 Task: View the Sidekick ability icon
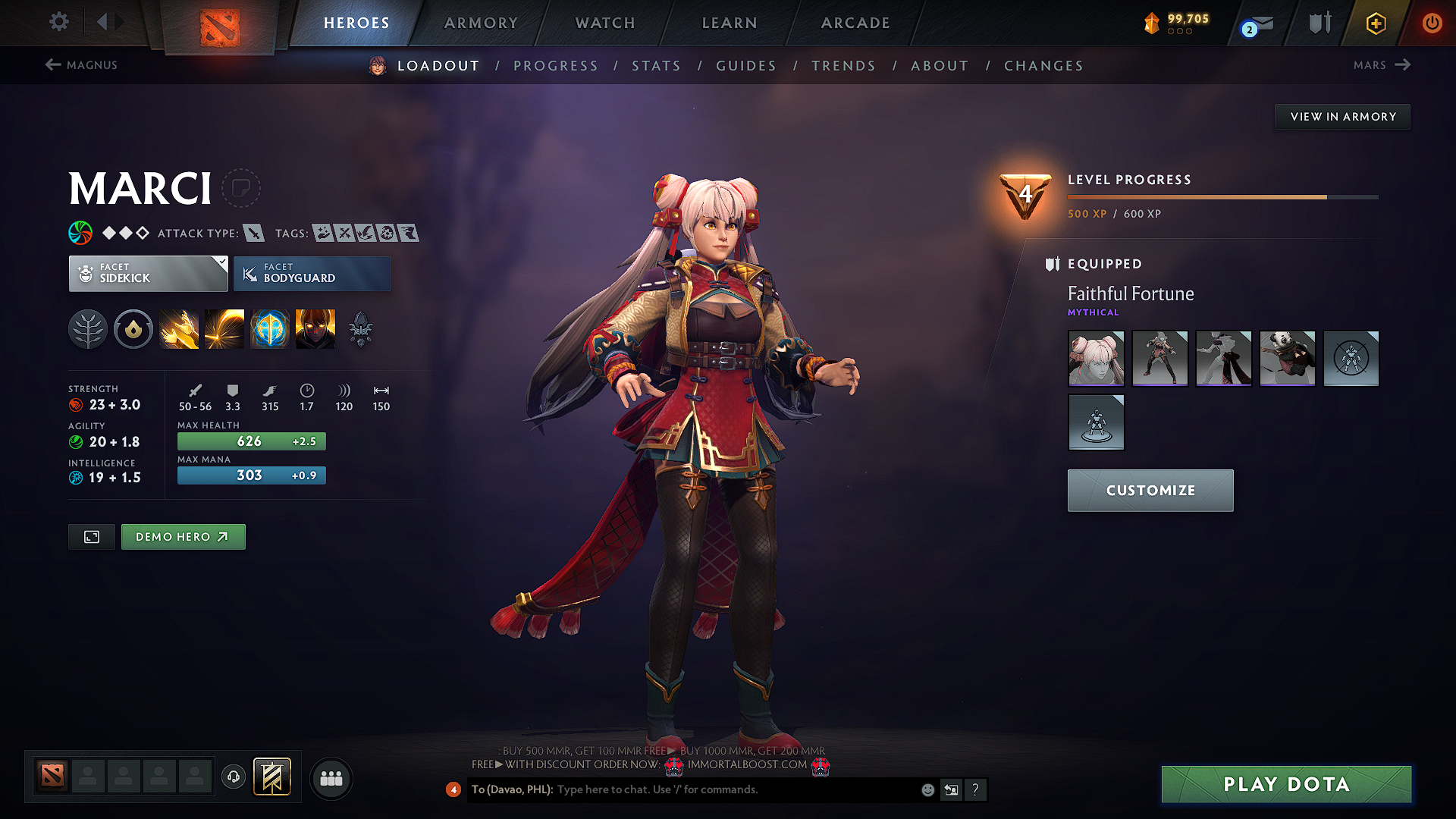(270, 328)
